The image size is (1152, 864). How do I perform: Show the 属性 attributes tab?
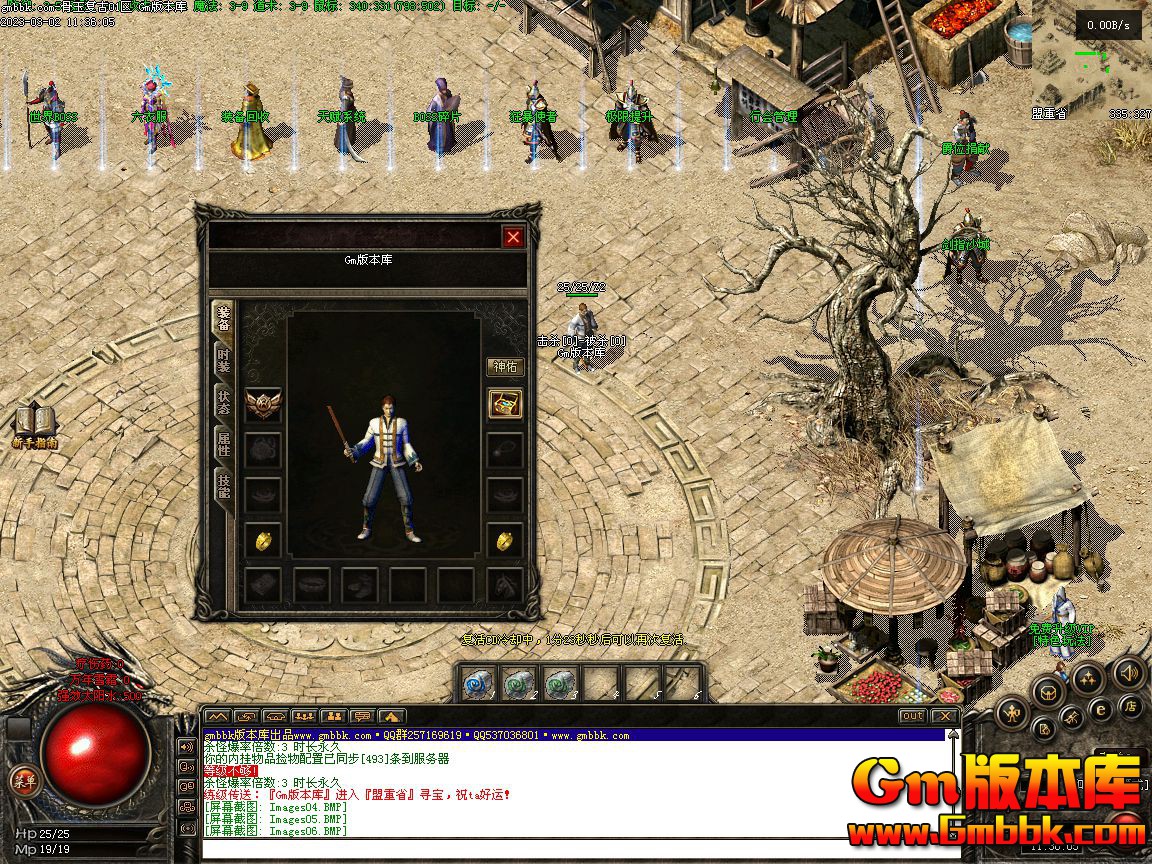coord(224,443)
